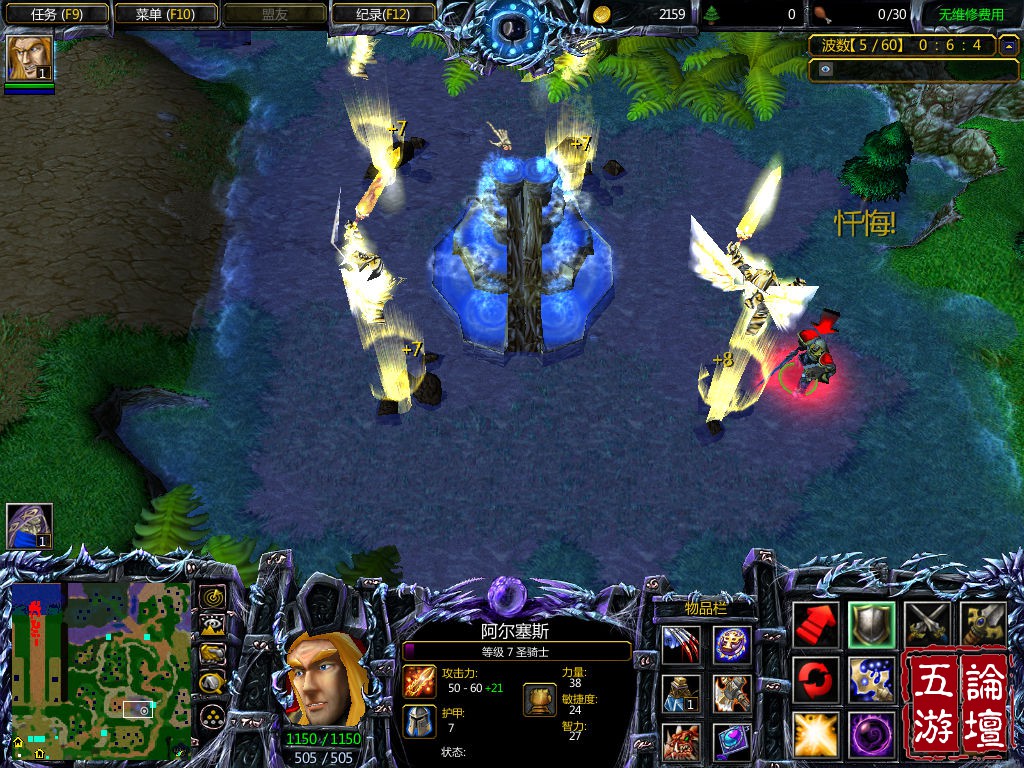Choose the red arrow move command
Viewport: 1024px width, 768px height.
pos(816,625)
